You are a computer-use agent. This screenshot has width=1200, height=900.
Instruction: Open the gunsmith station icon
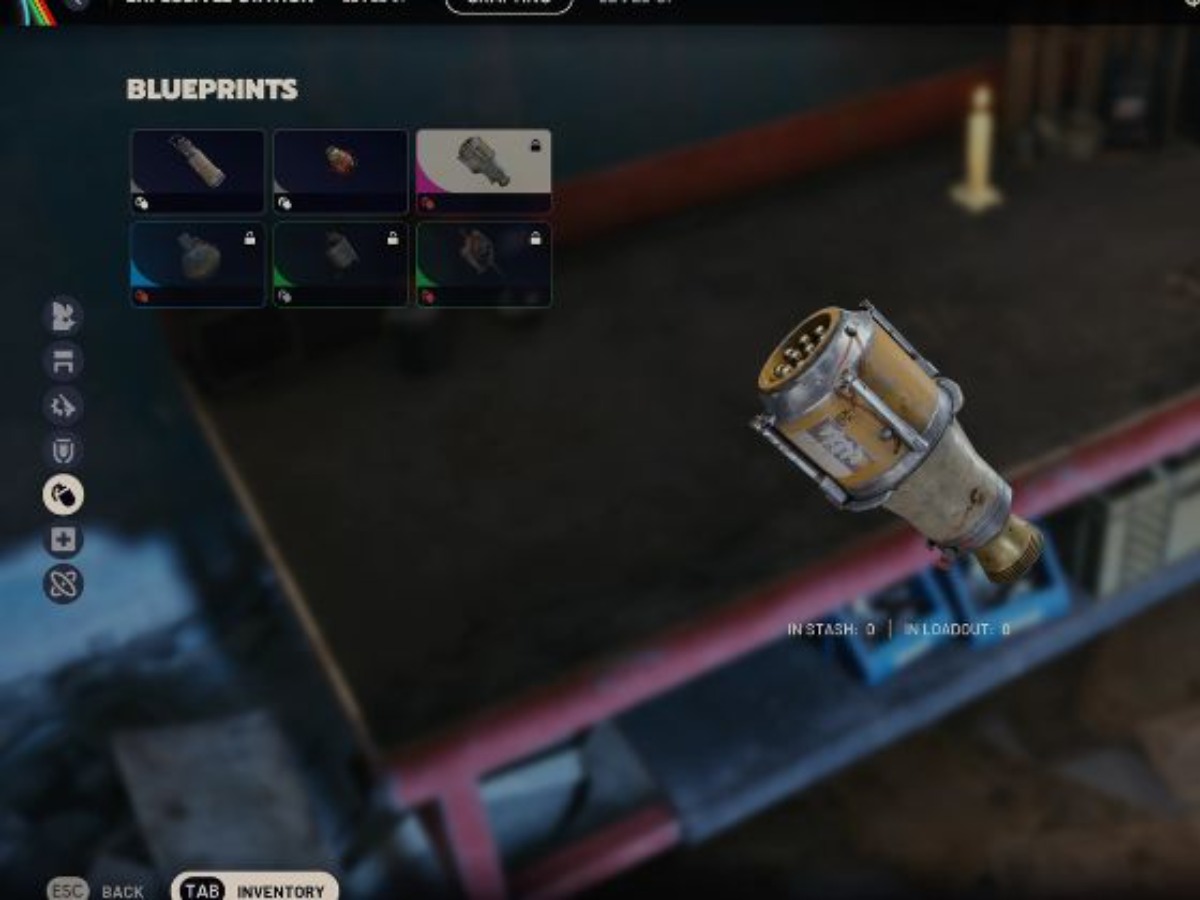tap(63, 407)
